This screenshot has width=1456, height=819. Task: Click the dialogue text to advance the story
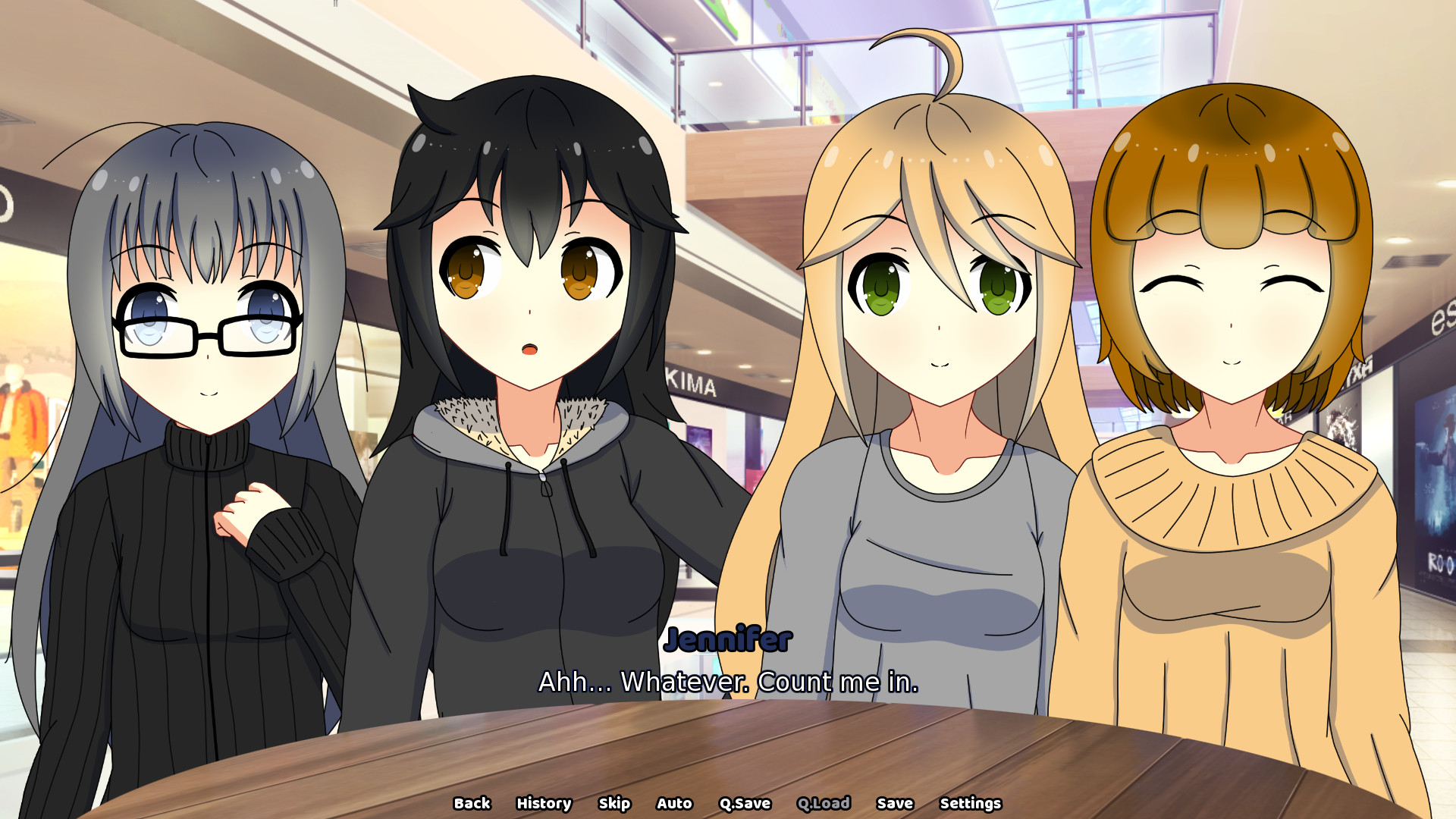[x=726, y=682]
